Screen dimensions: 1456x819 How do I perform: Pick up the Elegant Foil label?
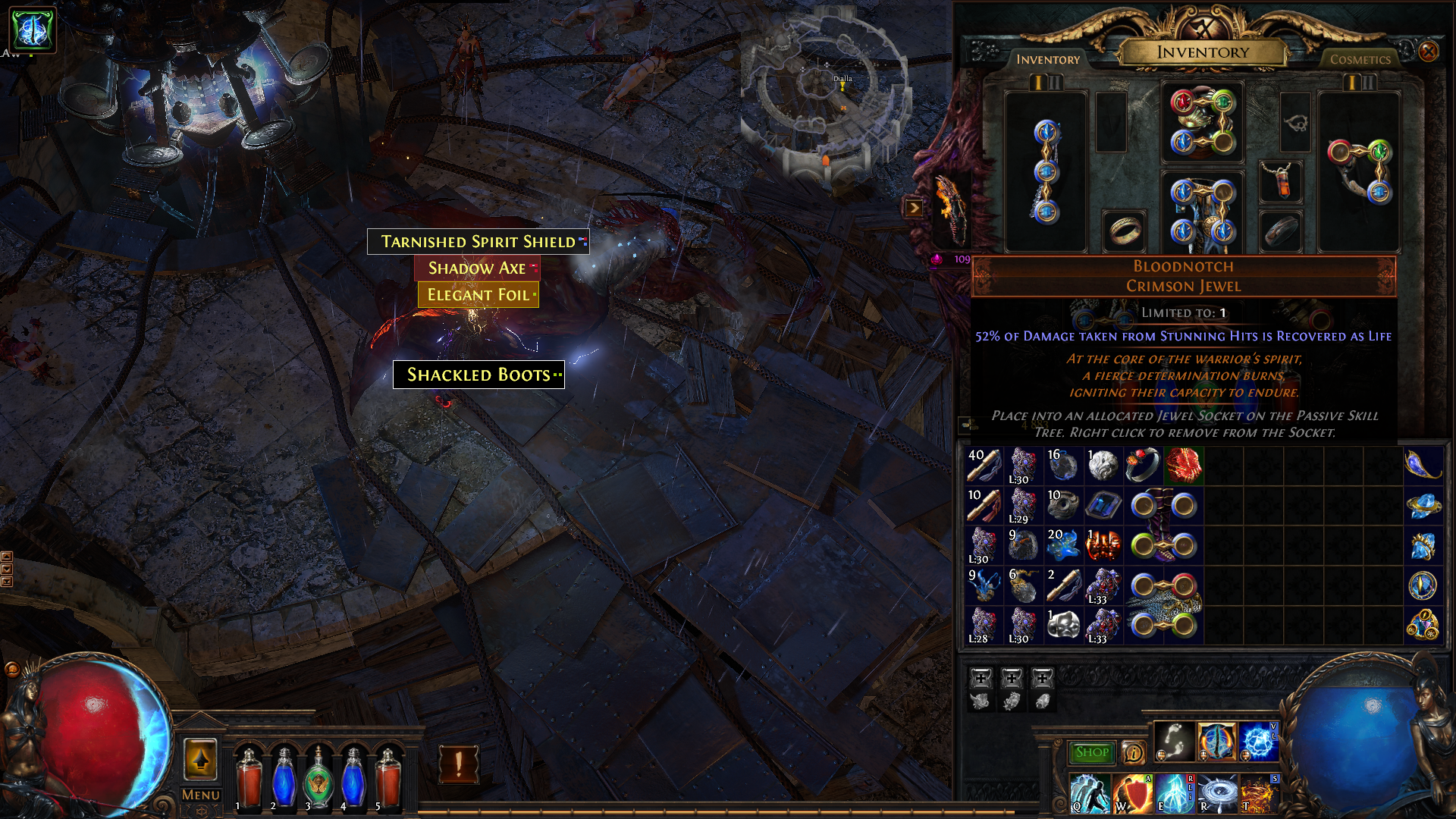[478, 295]
